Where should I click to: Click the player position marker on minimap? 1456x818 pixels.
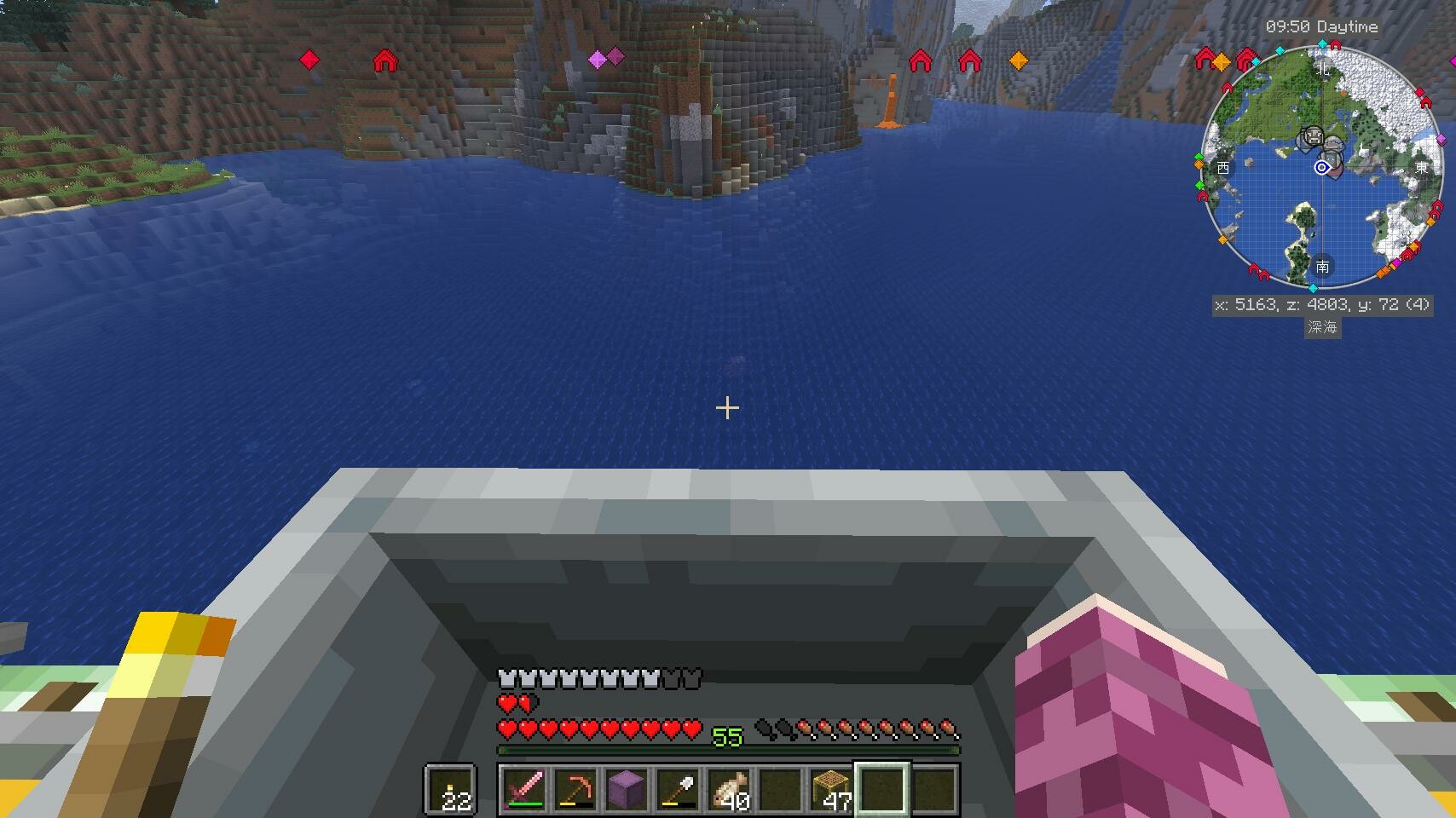tap(1321, 168)
